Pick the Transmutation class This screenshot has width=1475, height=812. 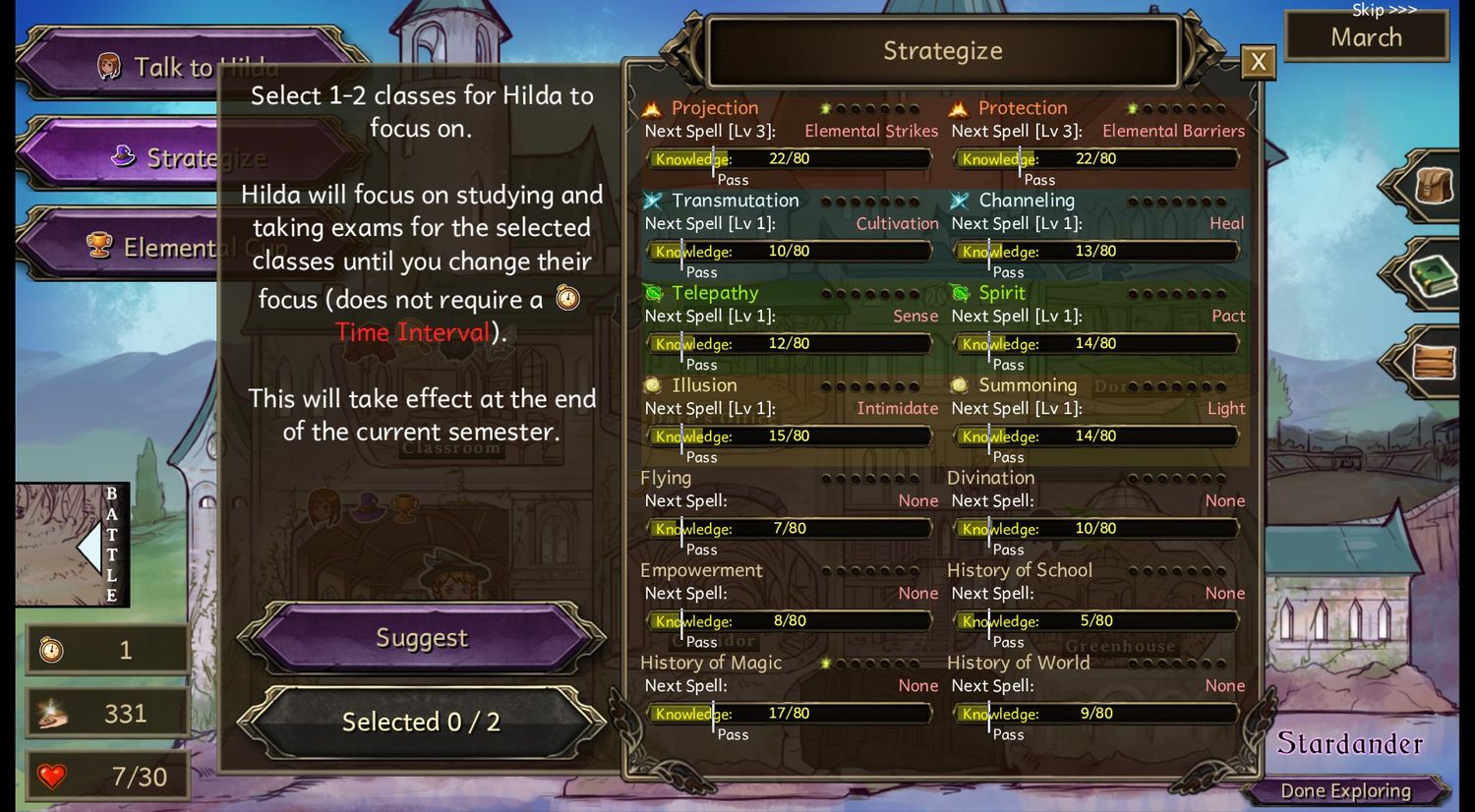coord(735,201)
